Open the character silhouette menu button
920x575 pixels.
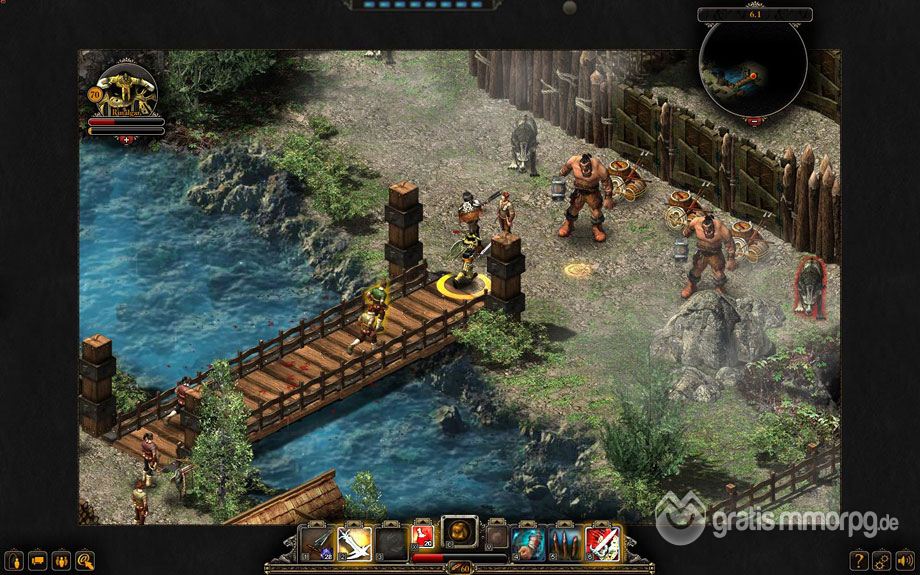click(x=16, y=558)
